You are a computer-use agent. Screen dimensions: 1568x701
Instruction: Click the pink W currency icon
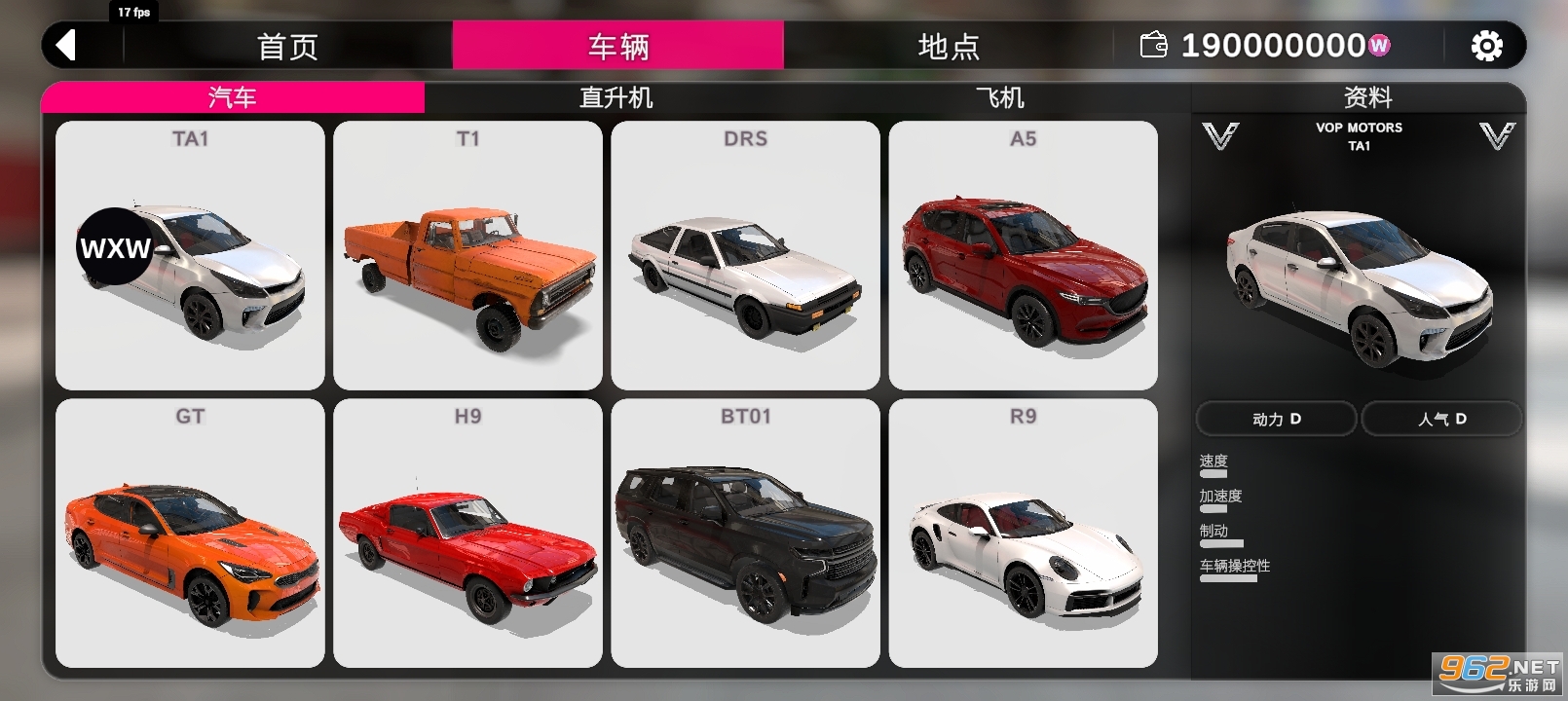pos(1378,45)
